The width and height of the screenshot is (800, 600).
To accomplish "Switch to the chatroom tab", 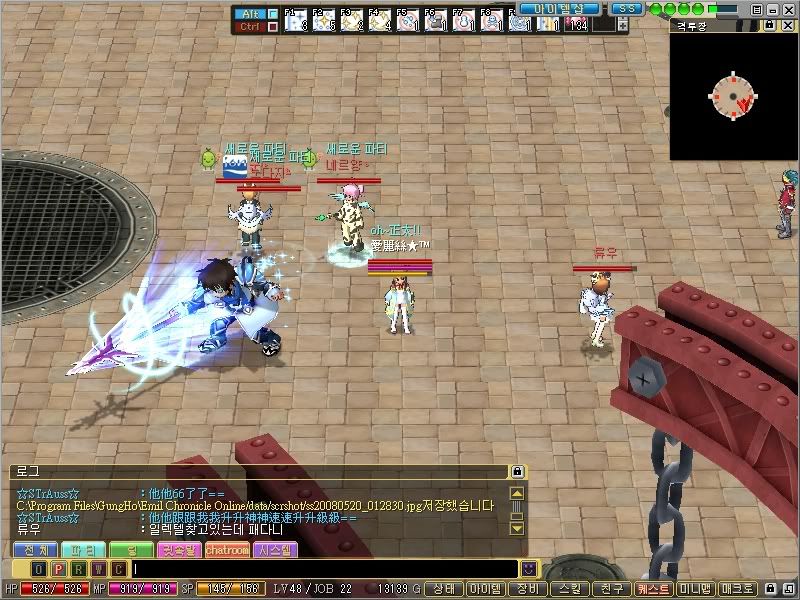I will [x=228, y=550].
